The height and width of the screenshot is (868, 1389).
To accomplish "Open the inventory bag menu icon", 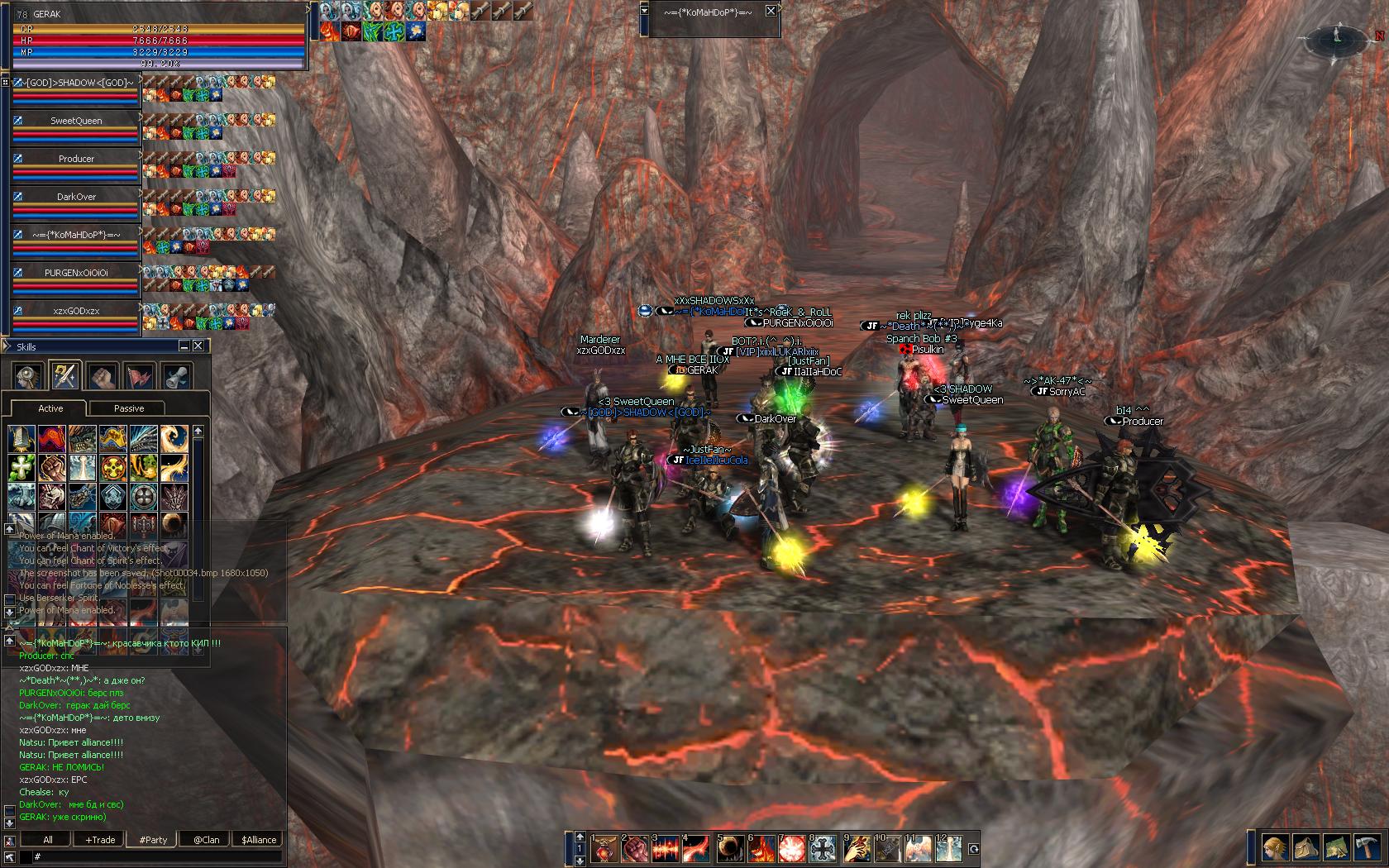I will 1306,849.
